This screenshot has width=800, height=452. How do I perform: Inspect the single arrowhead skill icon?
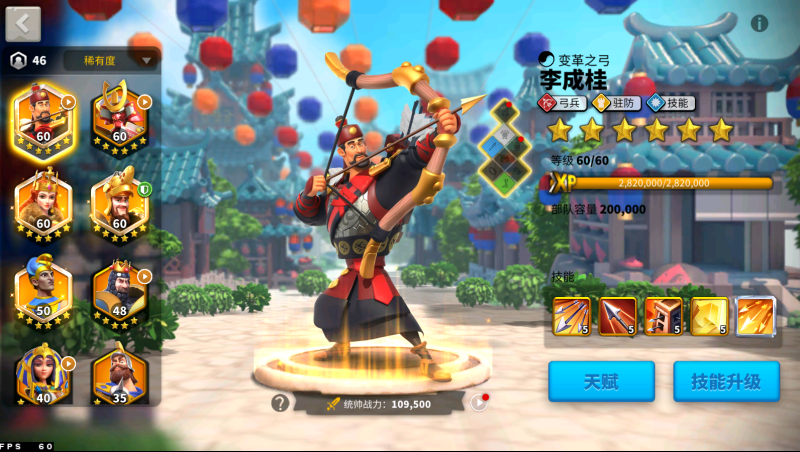[617, 315]
